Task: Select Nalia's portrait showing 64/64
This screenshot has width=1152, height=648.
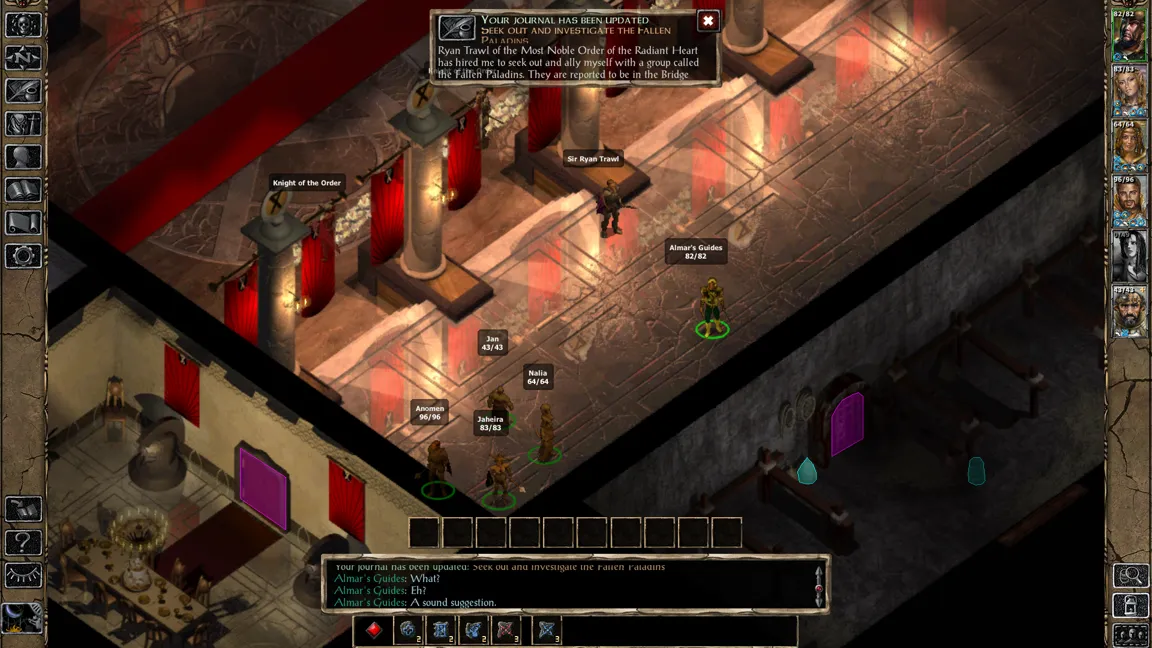Action: click(1130, 147)
